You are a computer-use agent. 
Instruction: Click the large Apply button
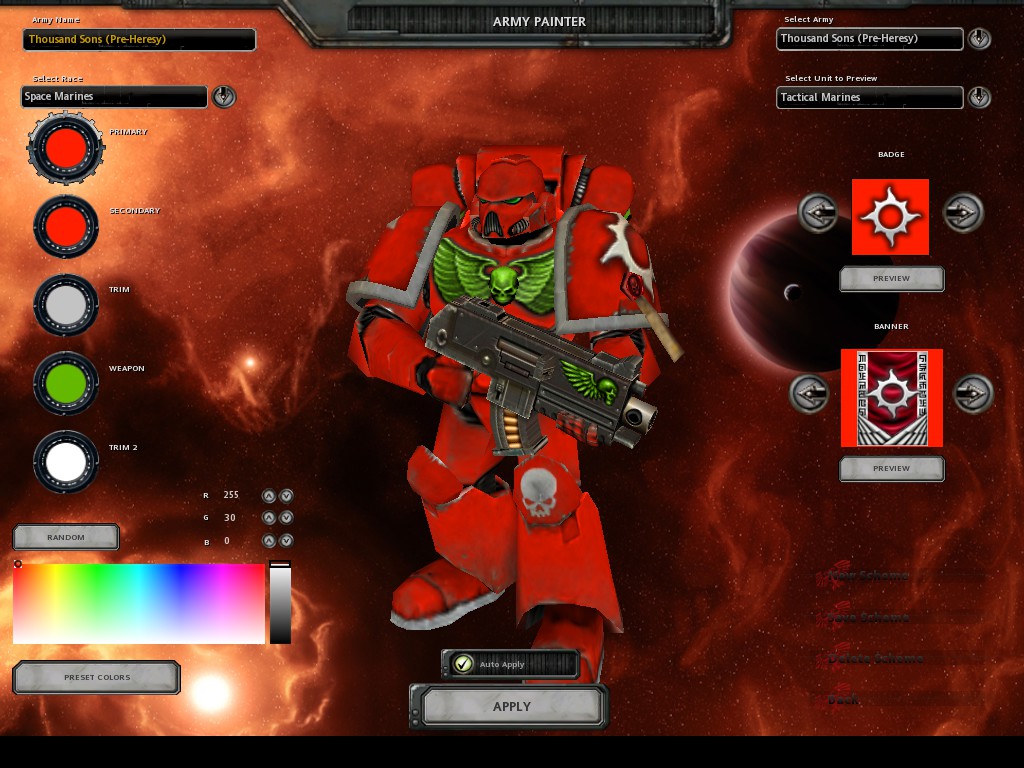[x=511, y=706]
